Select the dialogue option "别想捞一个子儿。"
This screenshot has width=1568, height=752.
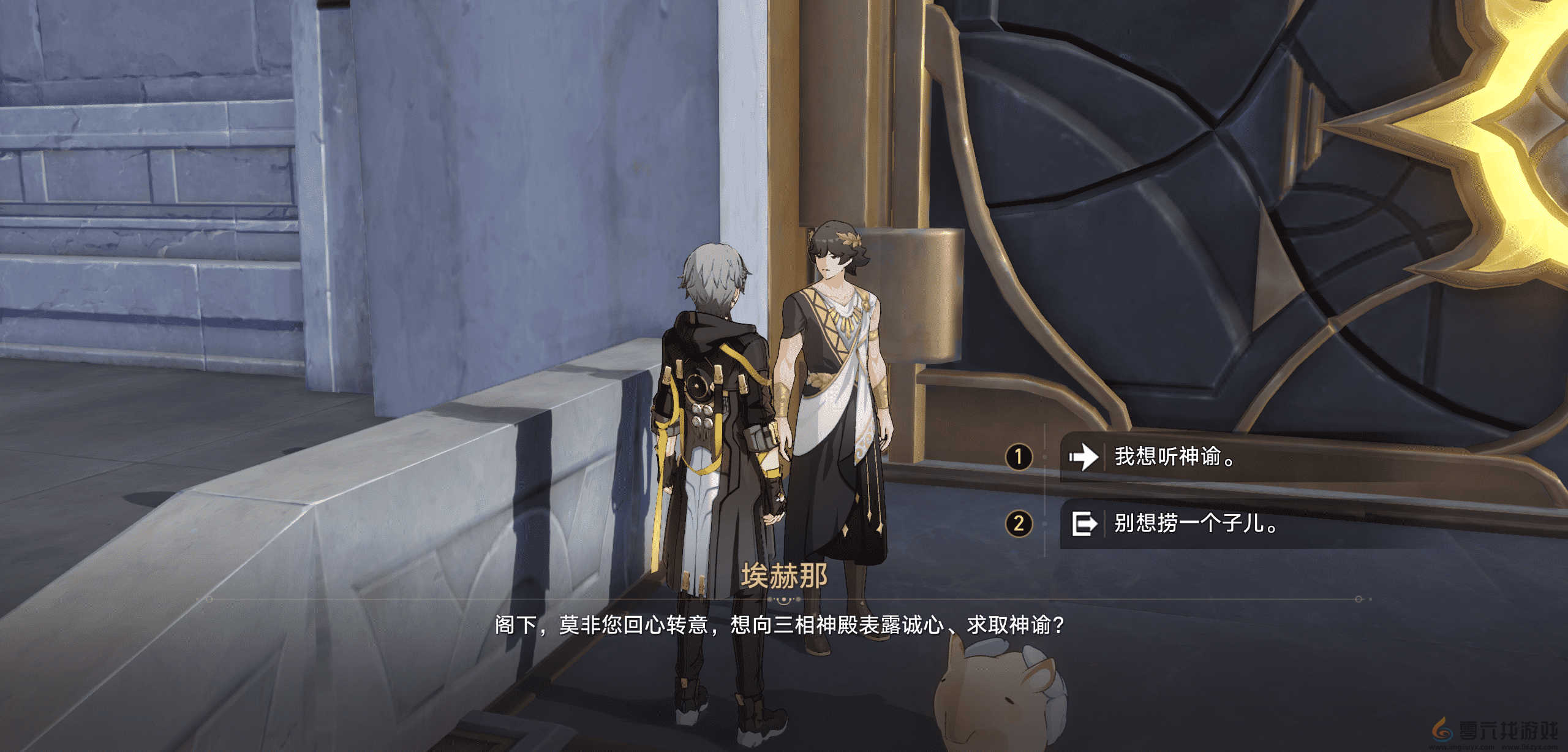[1182, 525]
